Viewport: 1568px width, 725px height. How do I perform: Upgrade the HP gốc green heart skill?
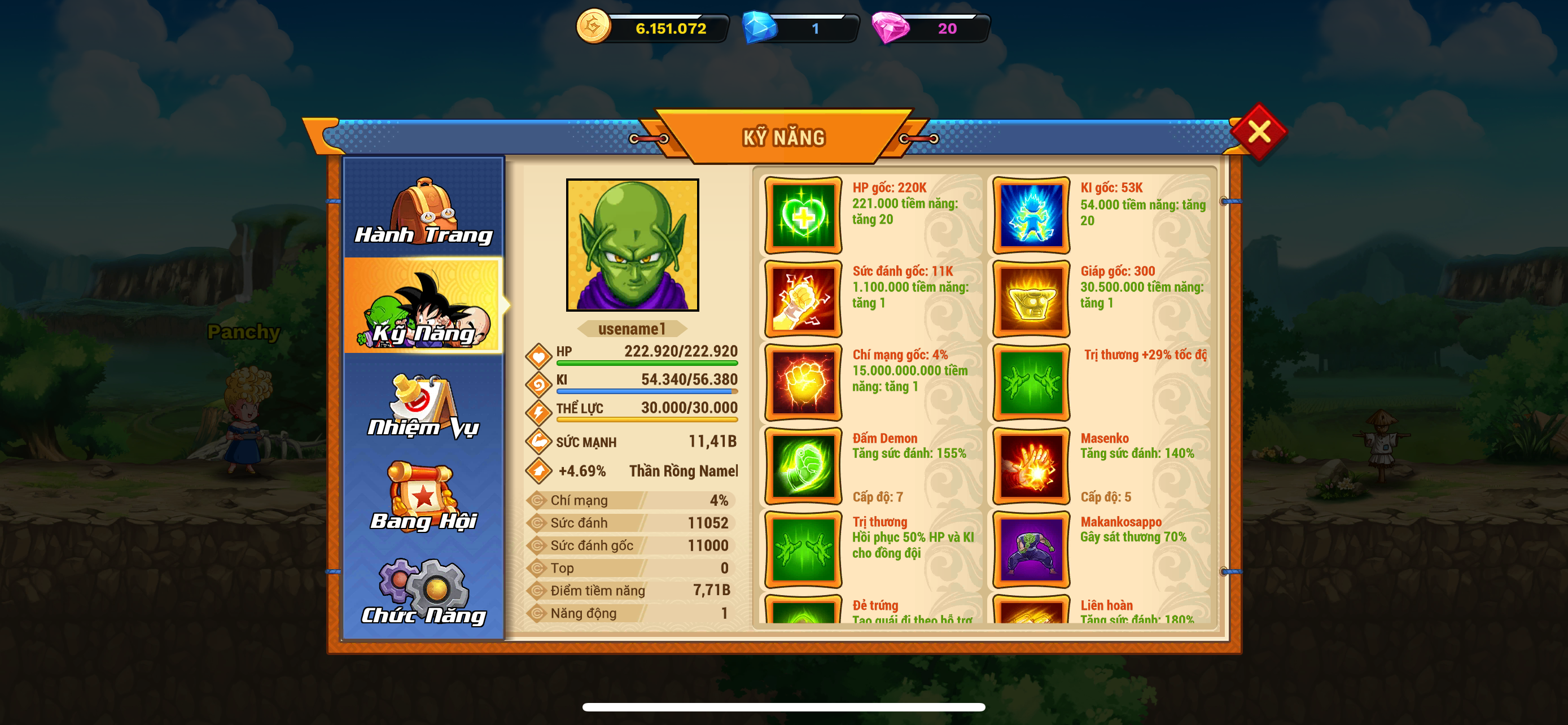click(x=803, y=216)
